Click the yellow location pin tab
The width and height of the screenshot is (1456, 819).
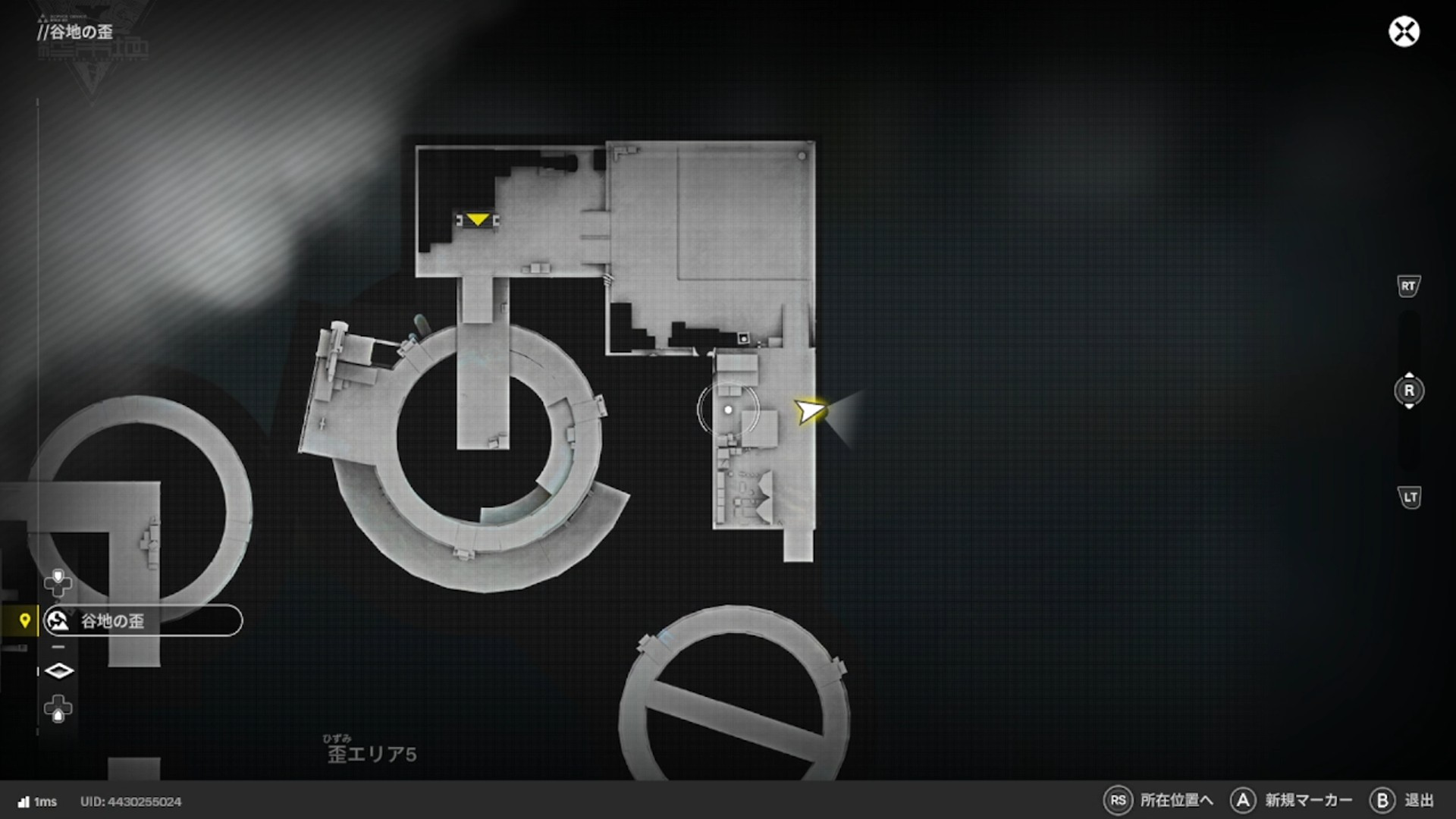click(24, 621)
